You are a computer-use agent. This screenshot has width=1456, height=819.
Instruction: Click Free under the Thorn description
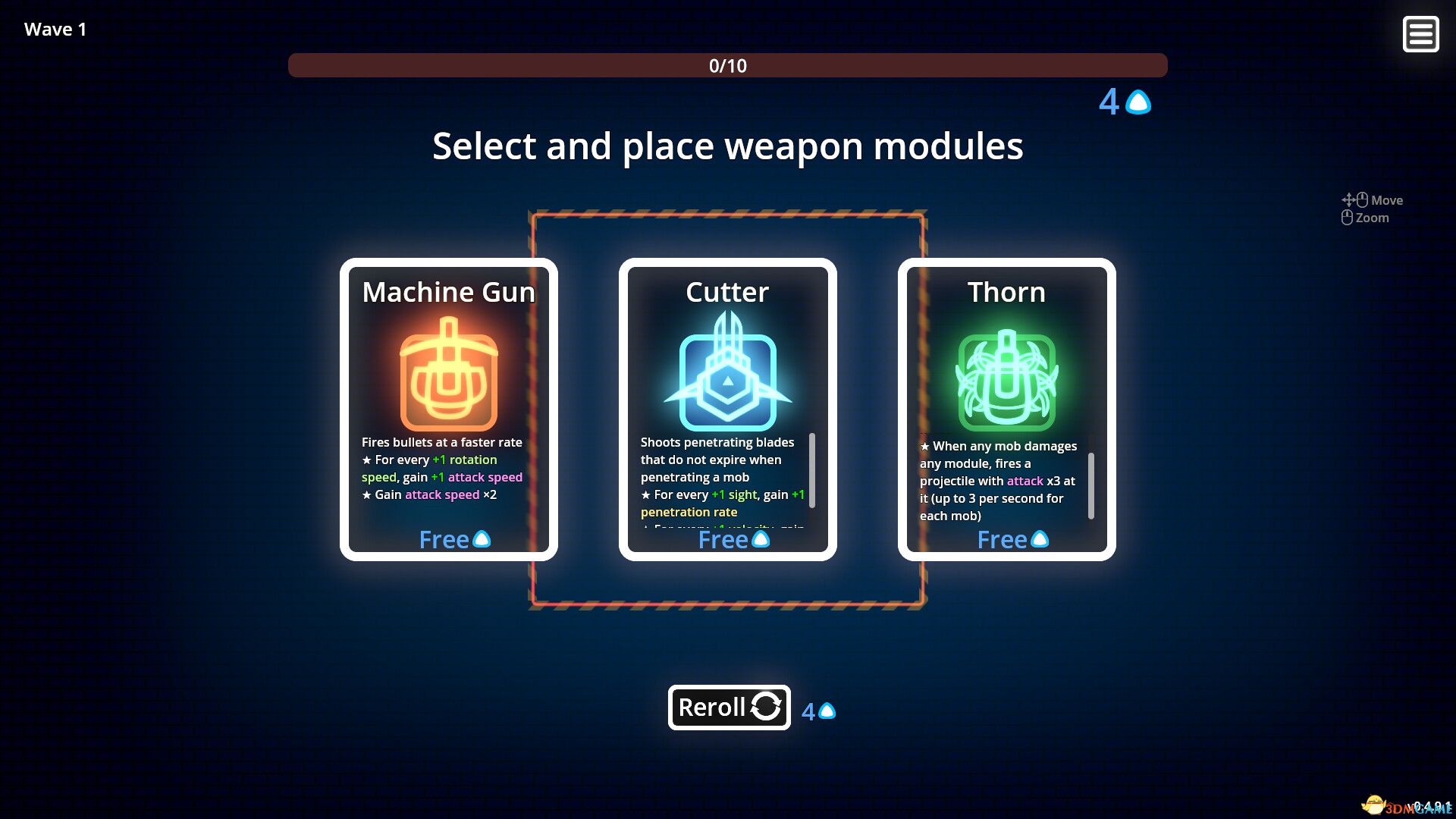click(1002, 540)
